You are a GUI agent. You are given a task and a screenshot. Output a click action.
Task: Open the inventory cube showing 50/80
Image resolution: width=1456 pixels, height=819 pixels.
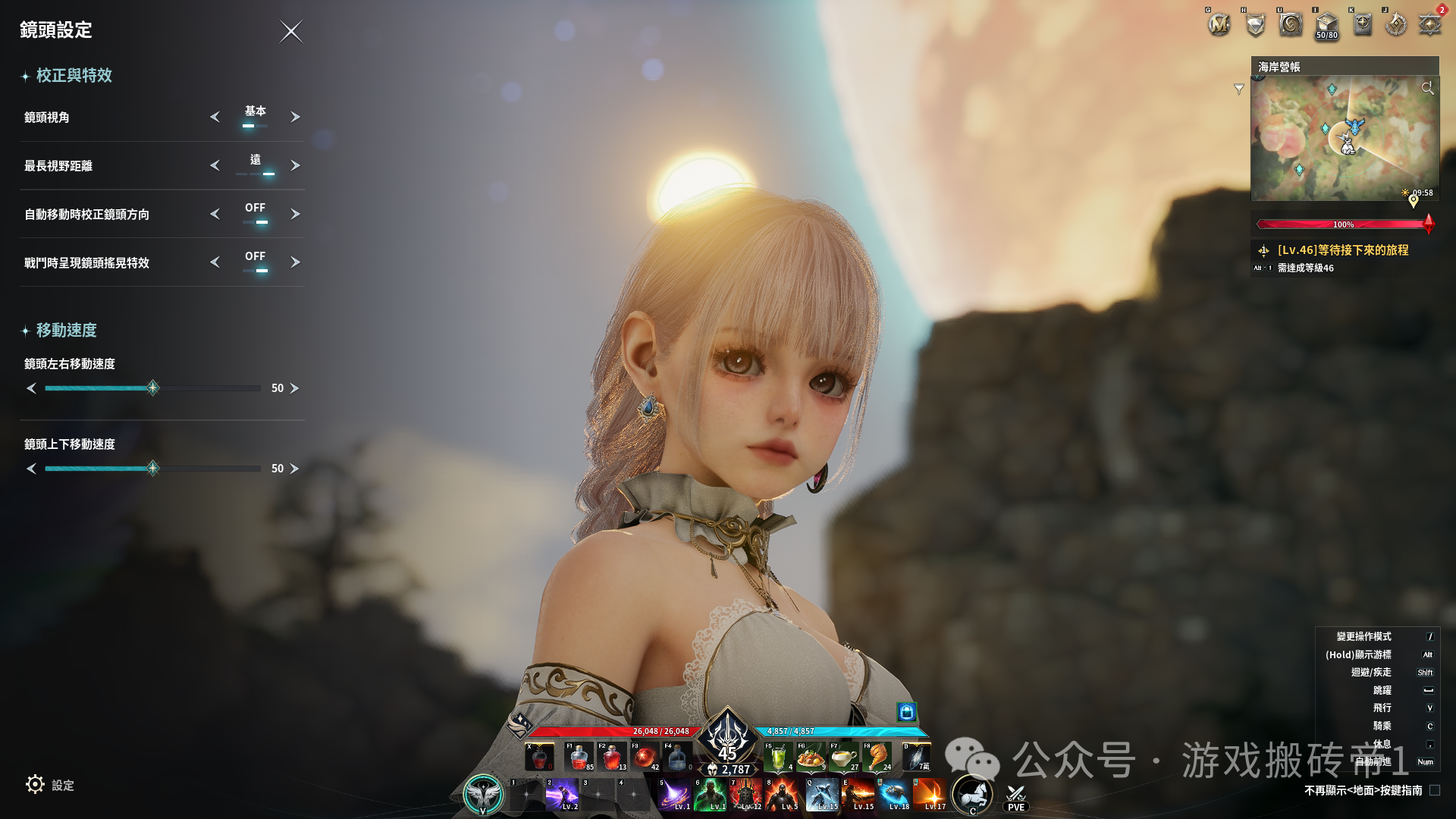[x=1326, y=25]
